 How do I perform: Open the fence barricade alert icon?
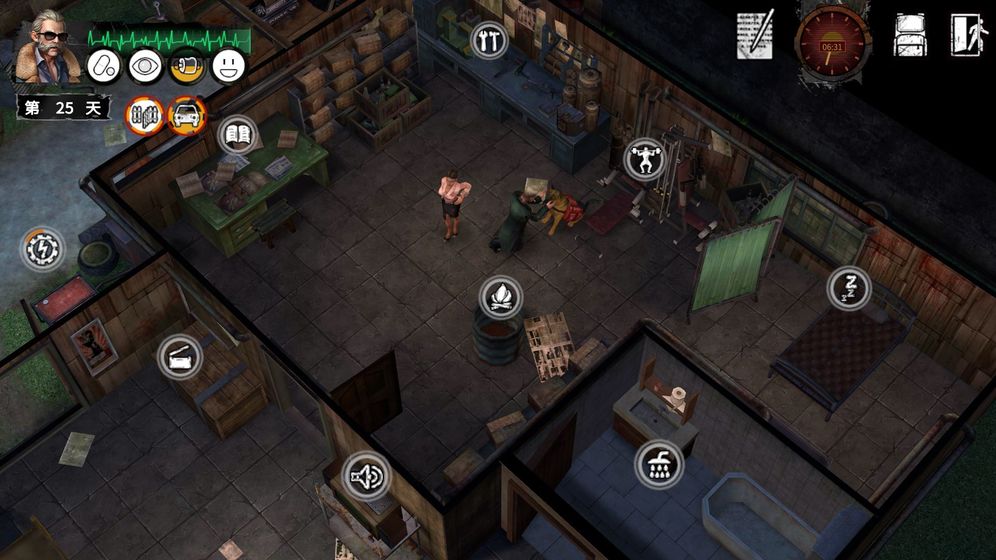145,116
